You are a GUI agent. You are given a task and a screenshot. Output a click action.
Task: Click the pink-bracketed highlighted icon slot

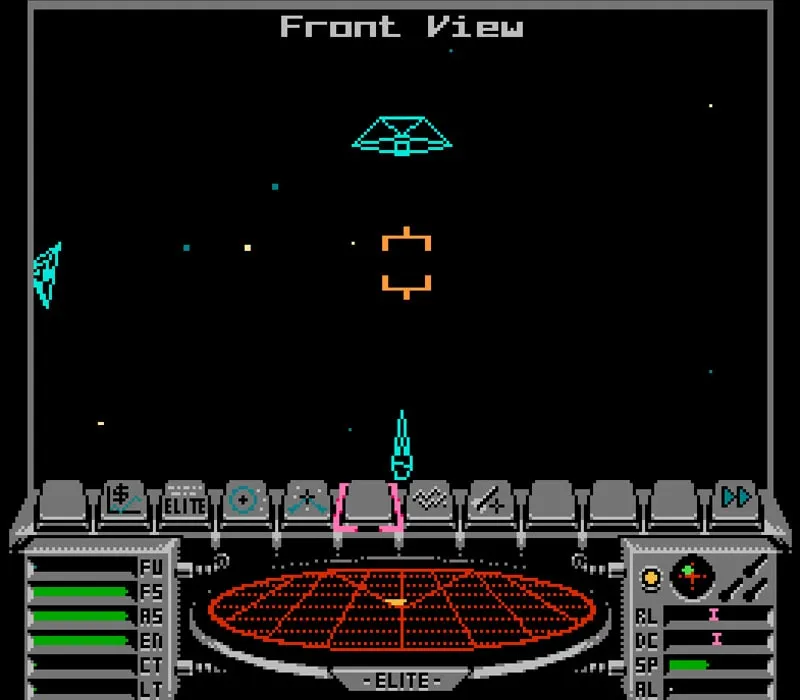[x=369, y=502]
